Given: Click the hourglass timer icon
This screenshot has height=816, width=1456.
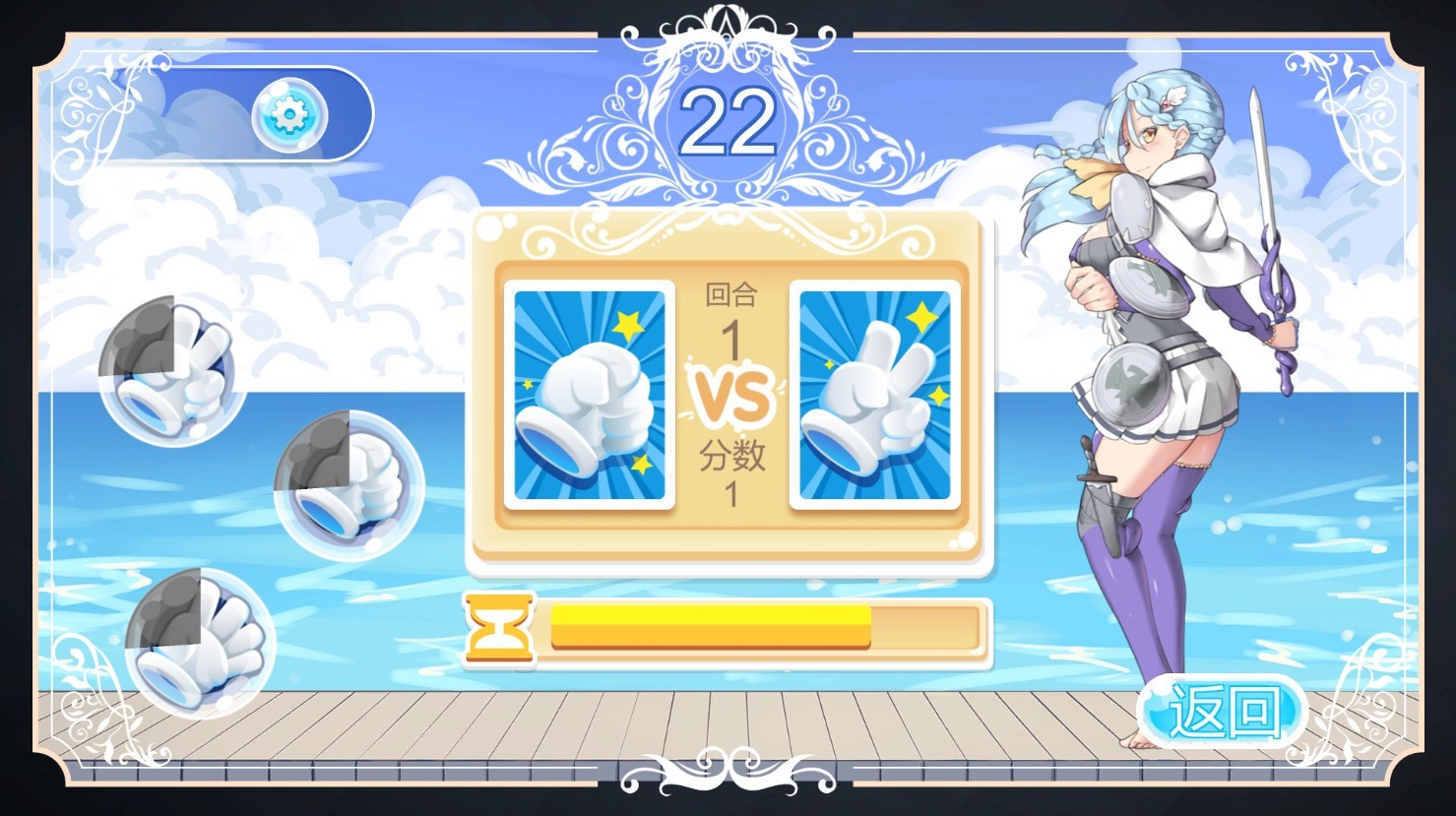Looking at the screenshot, I should (498, 630).
